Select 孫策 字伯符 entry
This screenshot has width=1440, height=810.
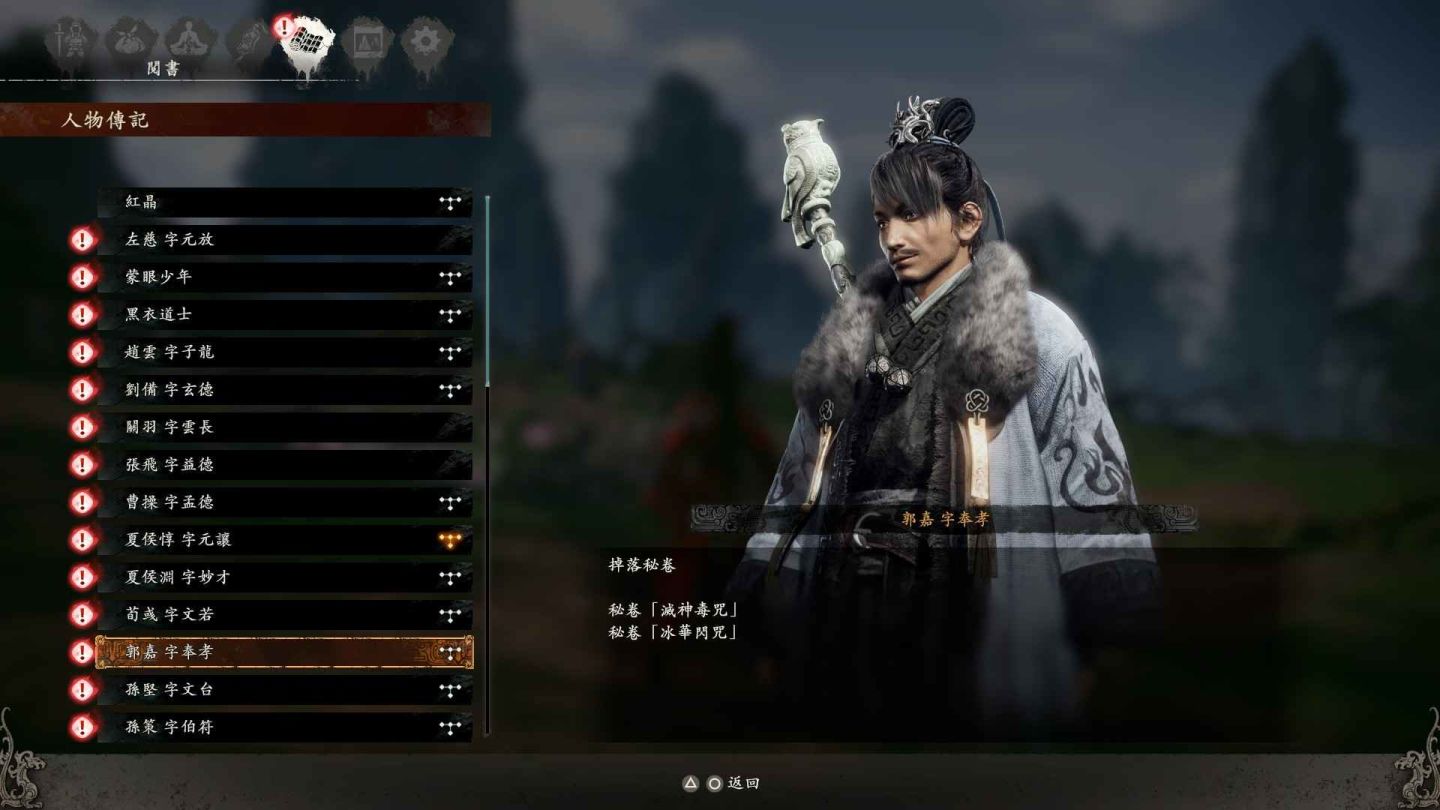(x=285, y=727)
